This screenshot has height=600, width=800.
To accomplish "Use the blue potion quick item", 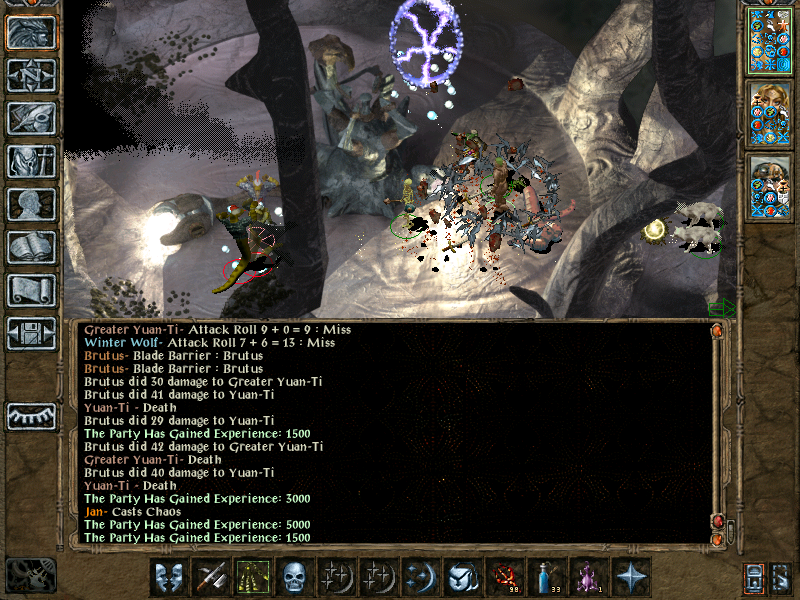I will (545, 577).
